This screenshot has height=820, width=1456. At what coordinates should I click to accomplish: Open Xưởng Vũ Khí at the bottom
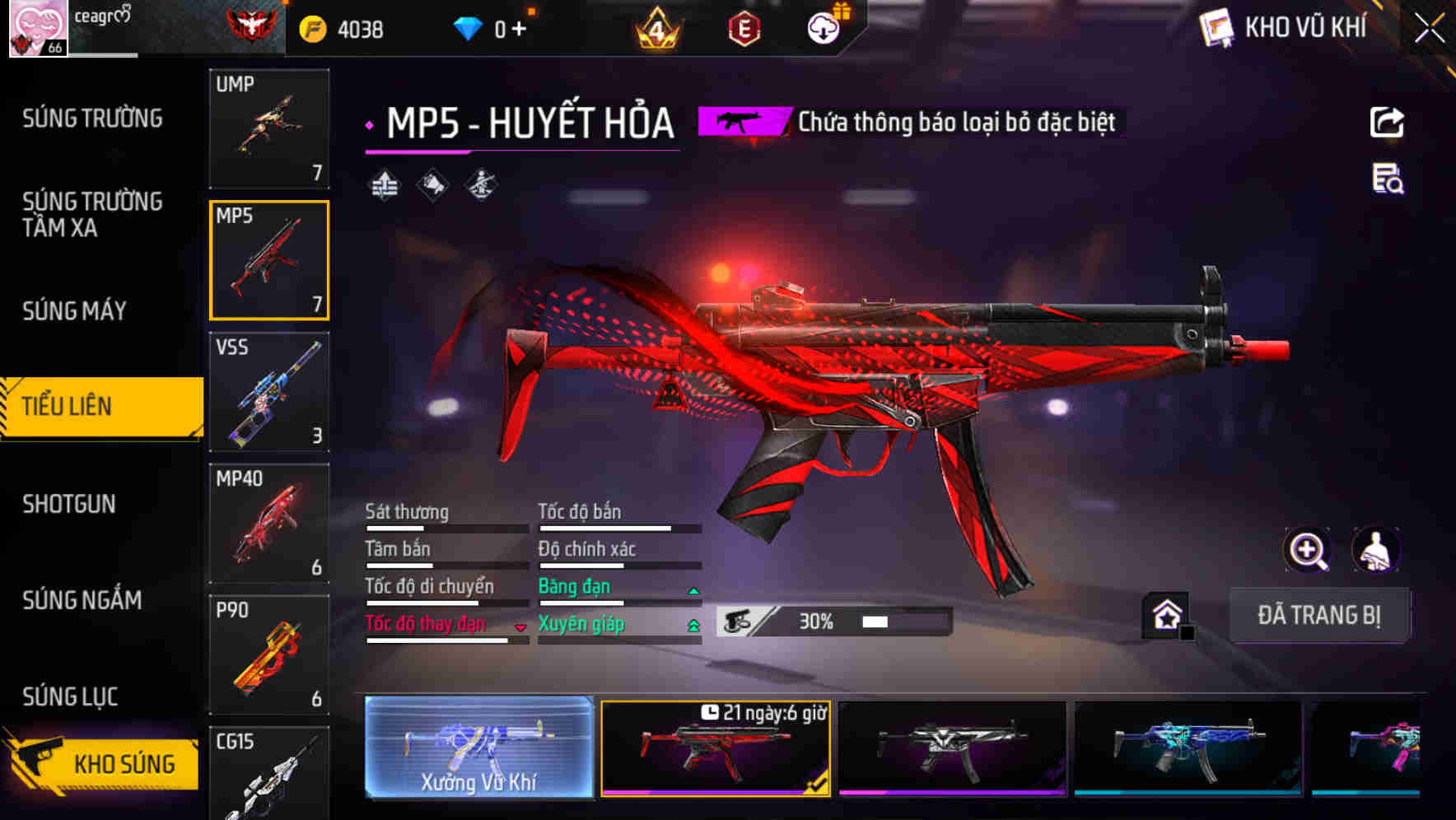tap(478, 749)
